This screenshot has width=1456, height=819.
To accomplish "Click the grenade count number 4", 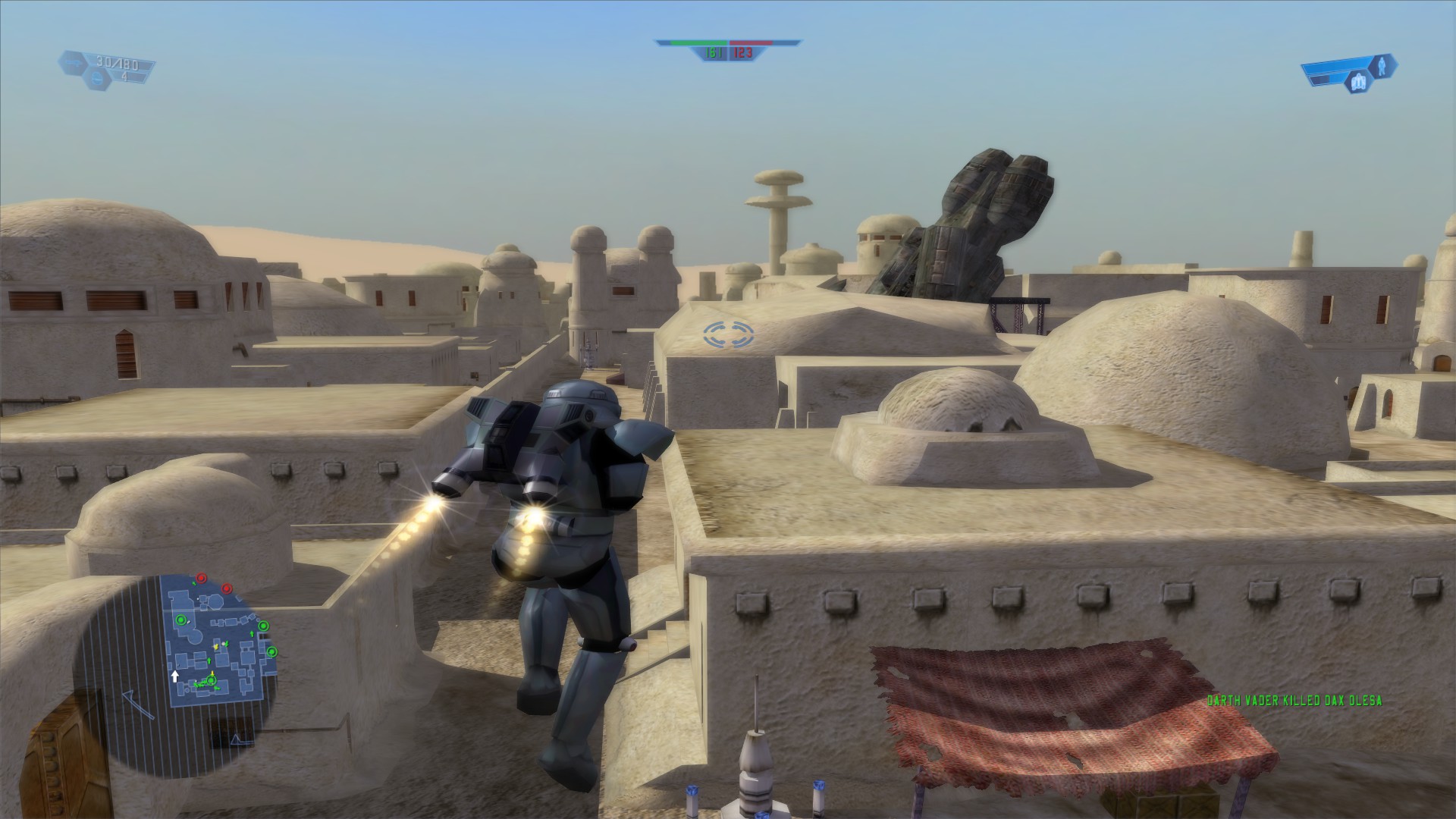I will tap(125, 77).
